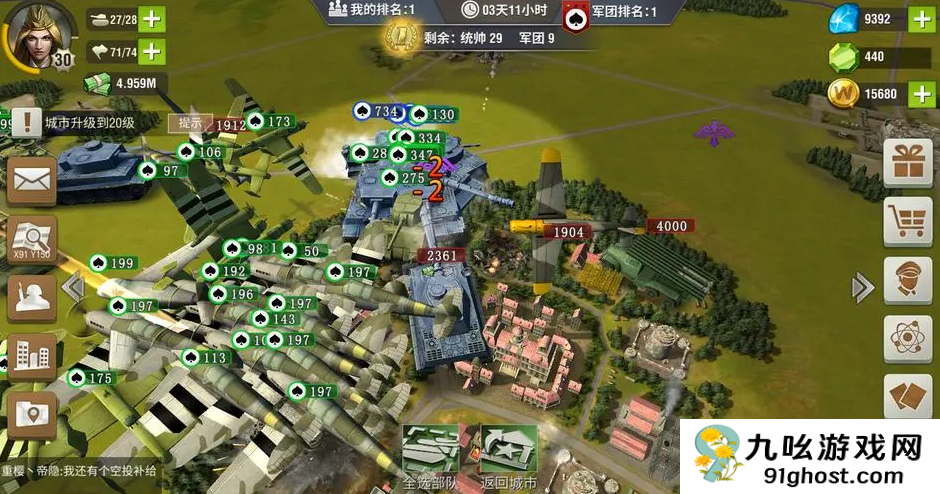Viewport: 940px width, 494px height.
Task: Expand the right side panel arrow
Action: pyautogui.click(x=862, y=288)
